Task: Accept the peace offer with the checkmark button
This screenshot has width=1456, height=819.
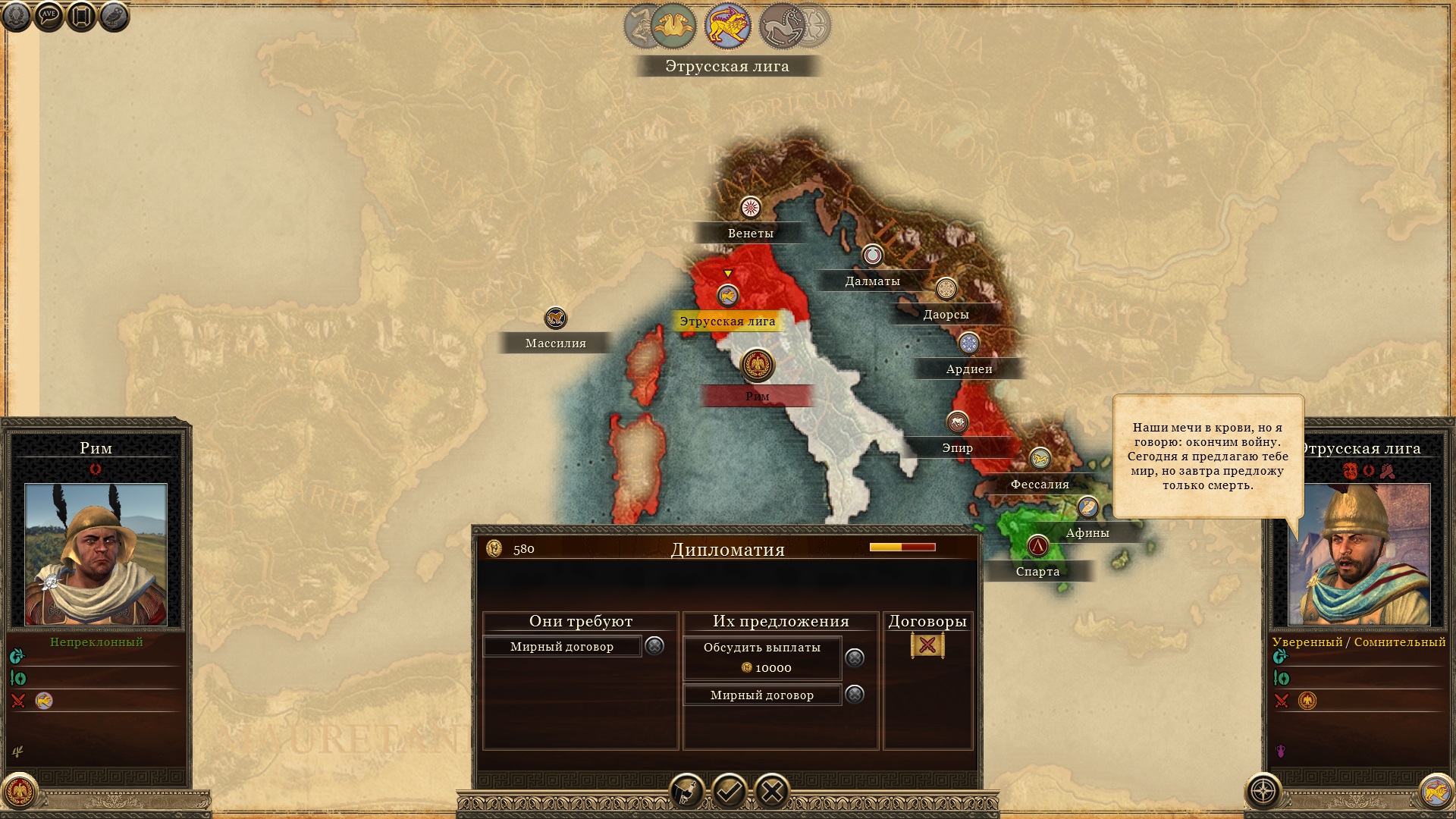Action: pos(729,792)
